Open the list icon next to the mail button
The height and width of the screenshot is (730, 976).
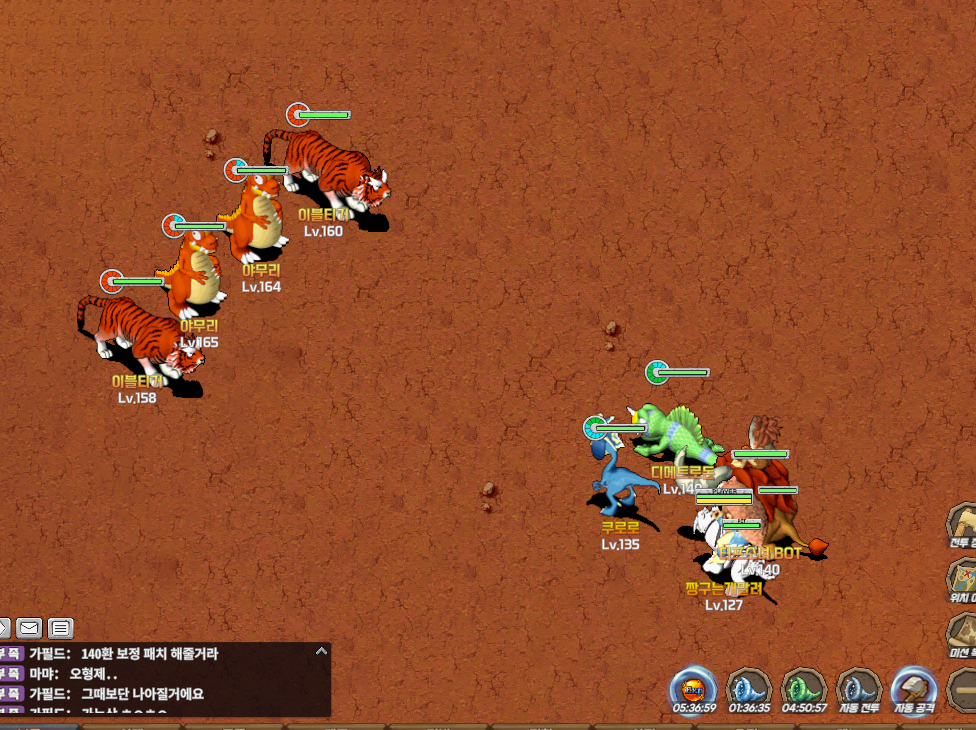click(61, 628)
